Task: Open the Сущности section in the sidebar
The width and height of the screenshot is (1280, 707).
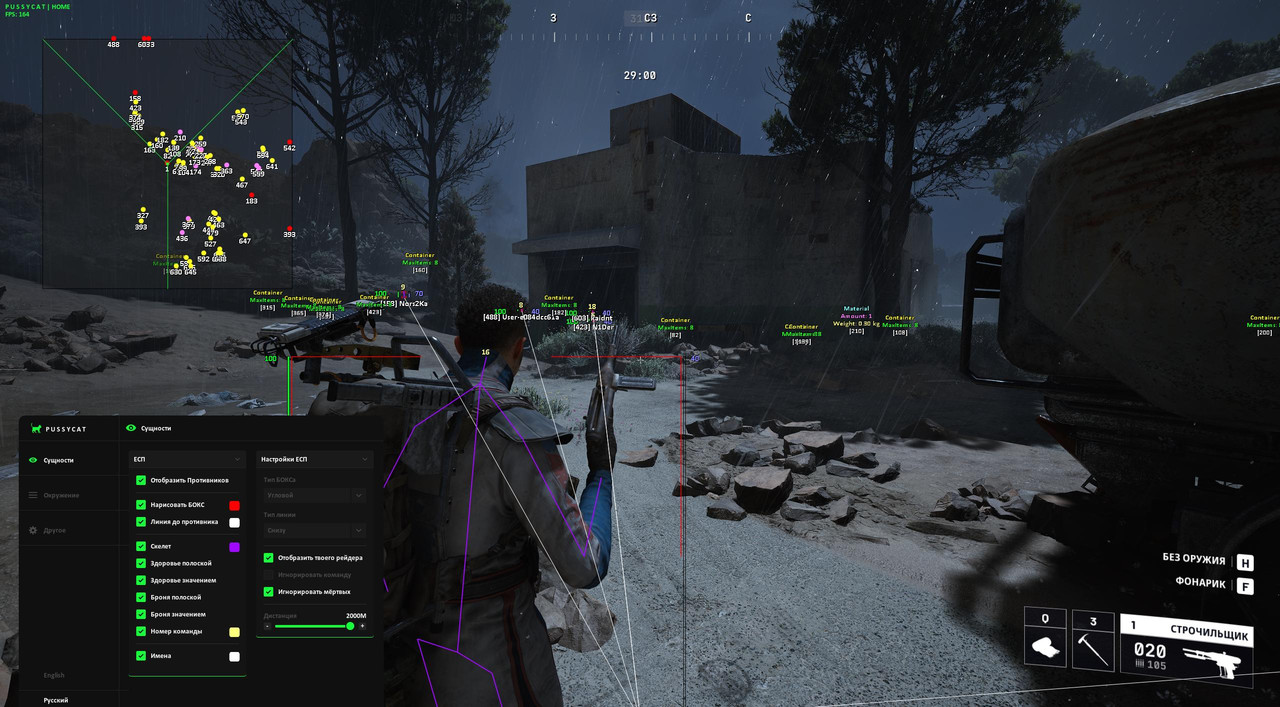Action: pyautogui.click(x=58, y=460)
